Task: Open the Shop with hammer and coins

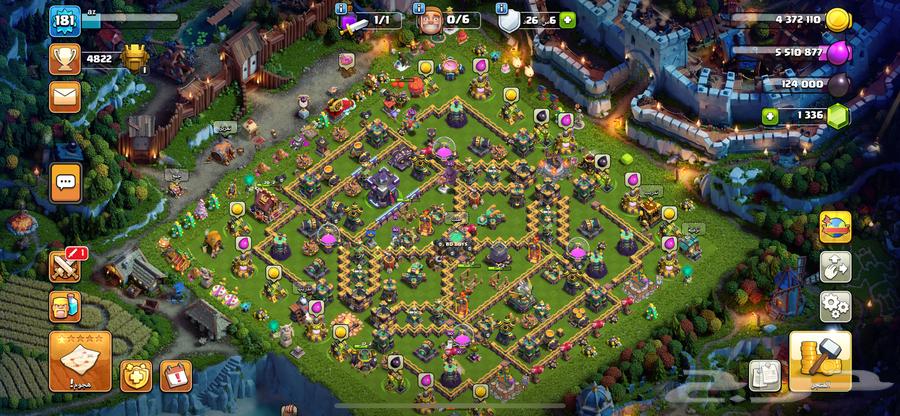Action: point(820,360)
